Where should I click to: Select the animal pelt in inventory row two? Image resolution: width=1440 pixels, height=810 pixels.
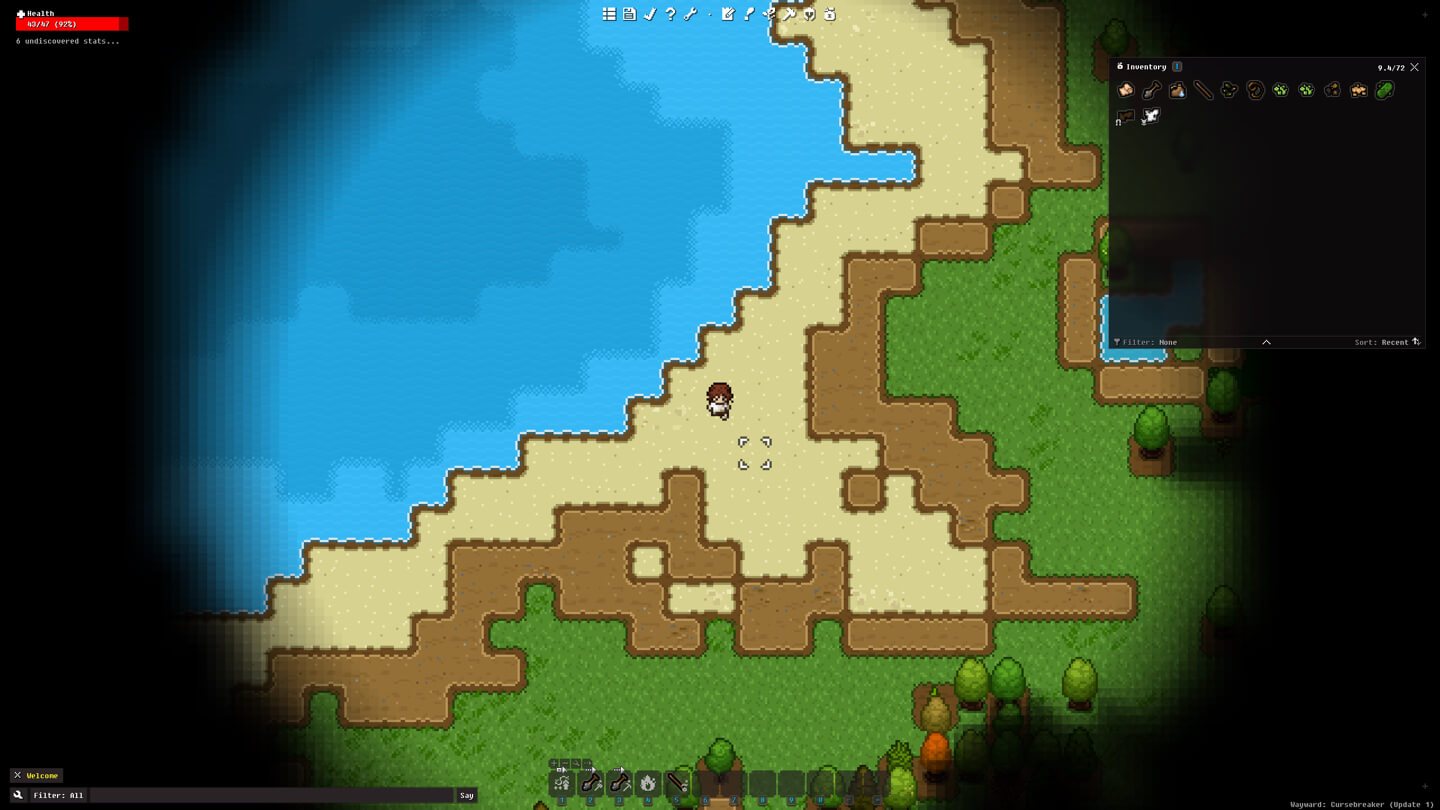click(x=1126, y=117)
